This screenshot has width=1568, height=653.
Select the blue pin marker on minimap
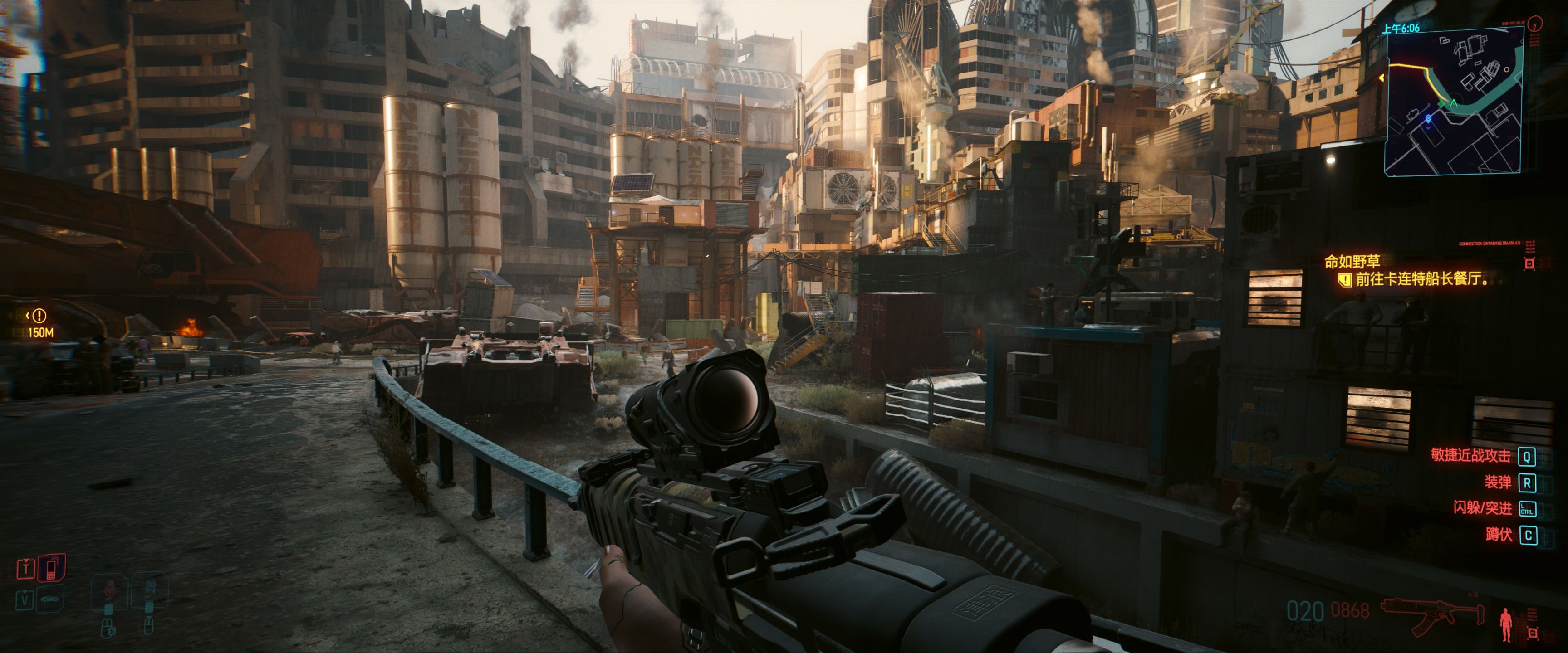pos(1429,119)
